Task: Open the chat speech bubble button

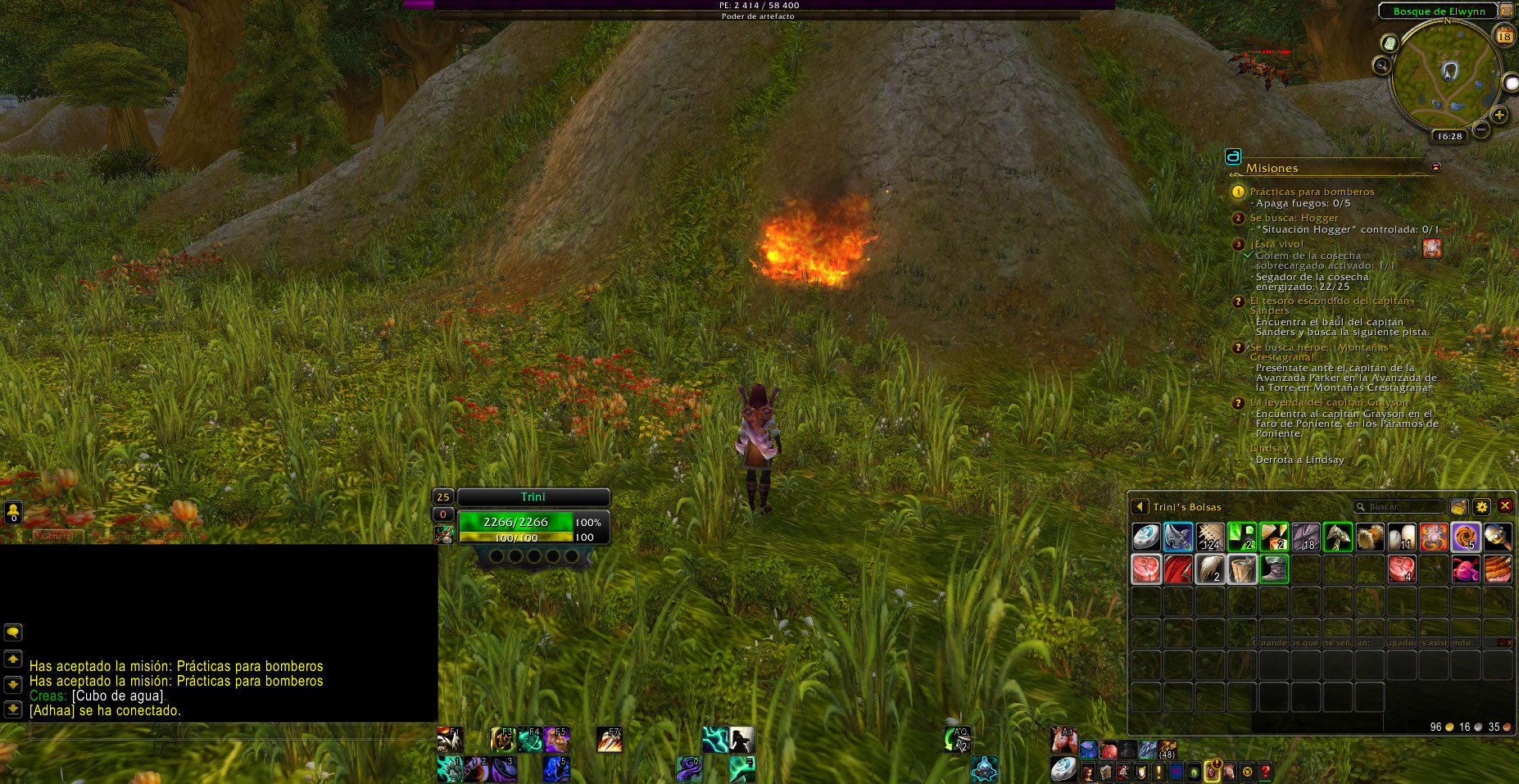Action: click(x=13, y=632)
